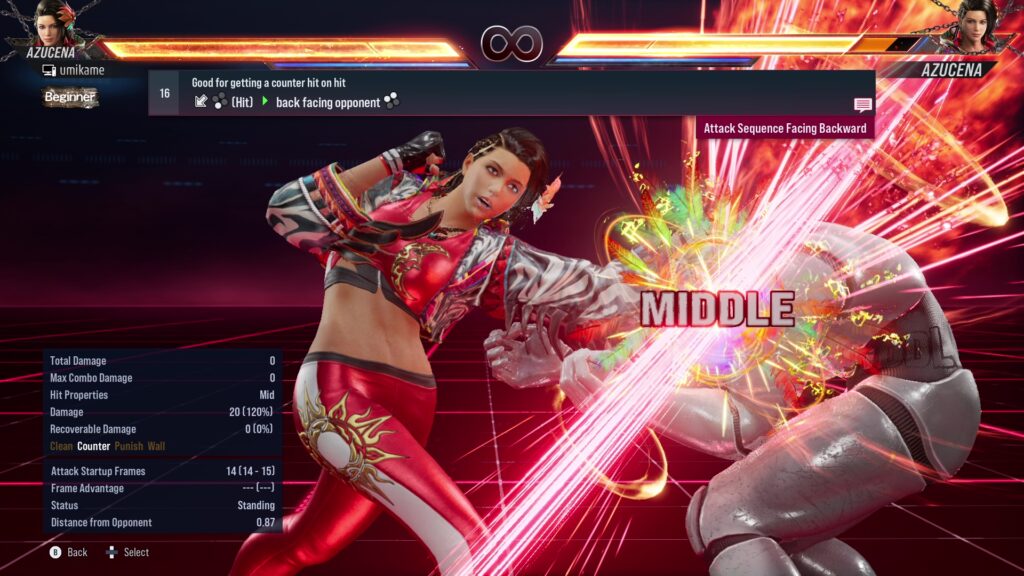
Task: Click the Attack Sequence Facing Backward label
Action: coord(784,128)
